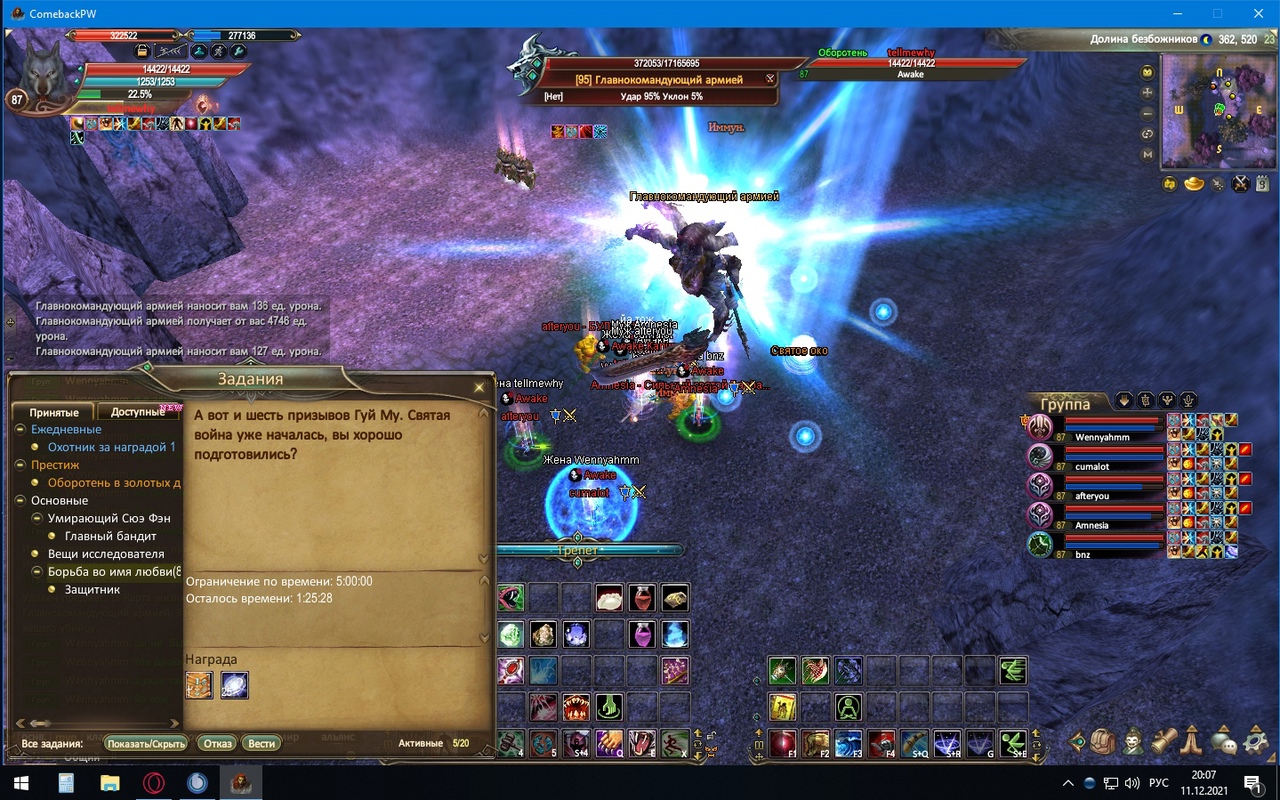Maximize the ComebackPW window
The width and height of the screenshot is (1280, 800).
click(x=1217, y=14)
